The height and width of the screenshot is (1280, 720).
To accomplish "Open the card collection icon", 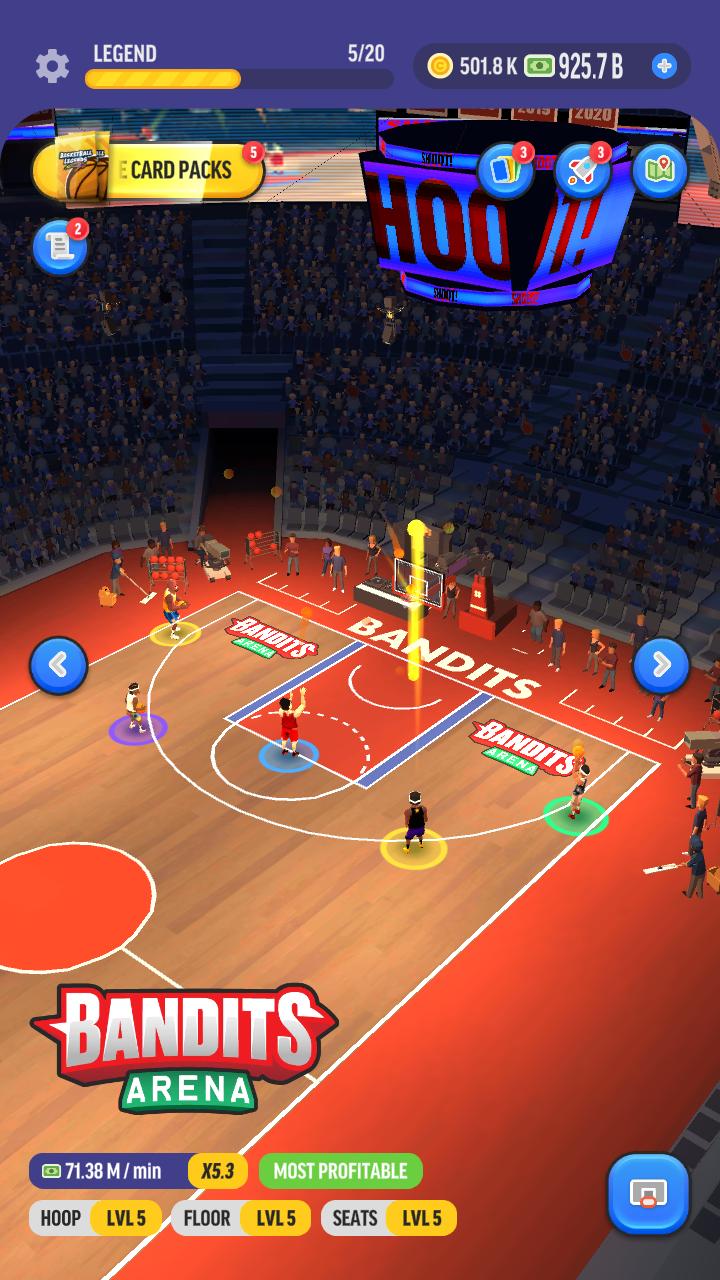I will (505, 171).
